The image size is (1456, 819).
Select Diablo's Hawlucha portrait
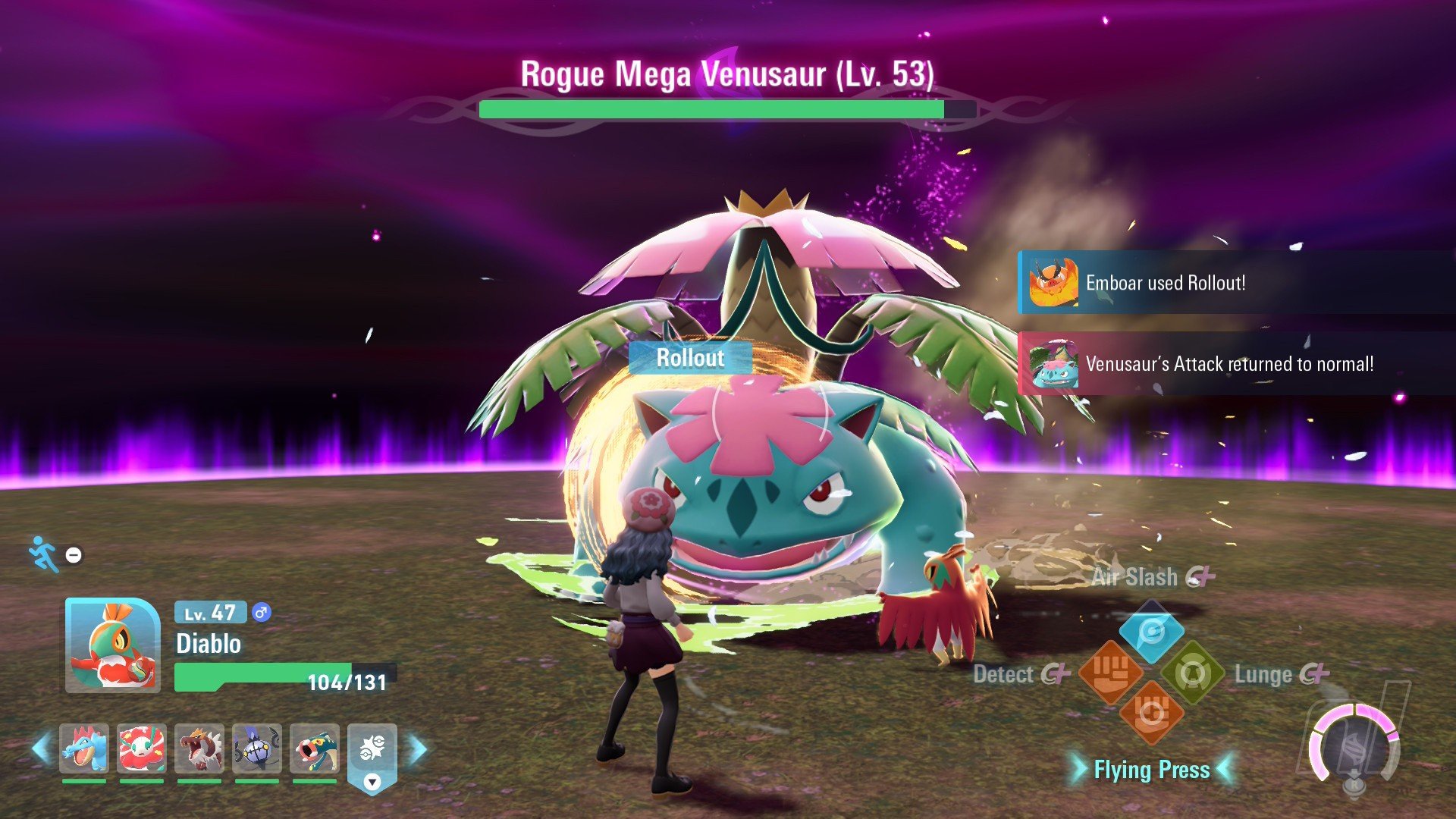[113, 645]
